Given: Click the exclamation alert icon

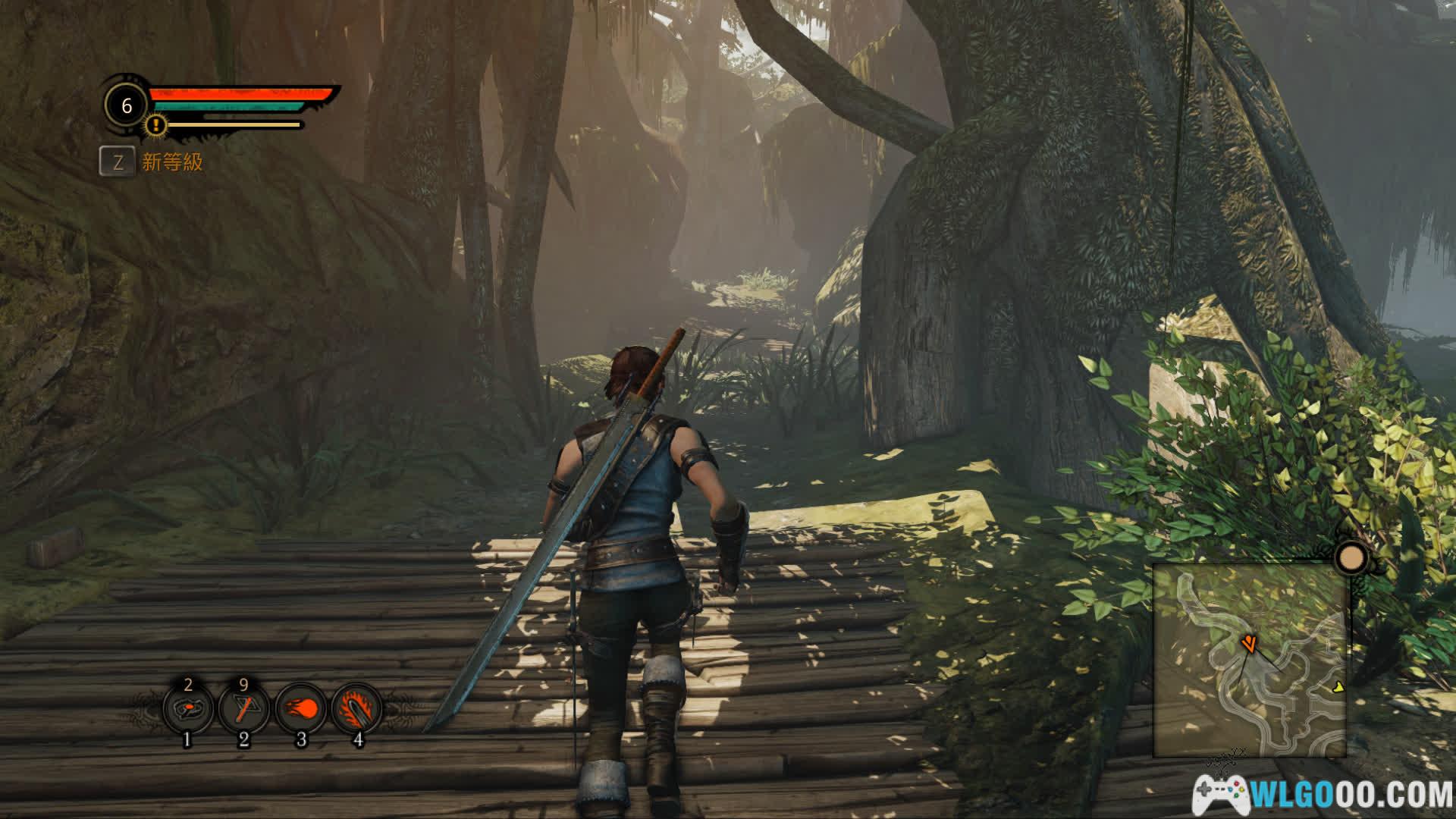Looking at the screenshot, I should click(156, 124).
